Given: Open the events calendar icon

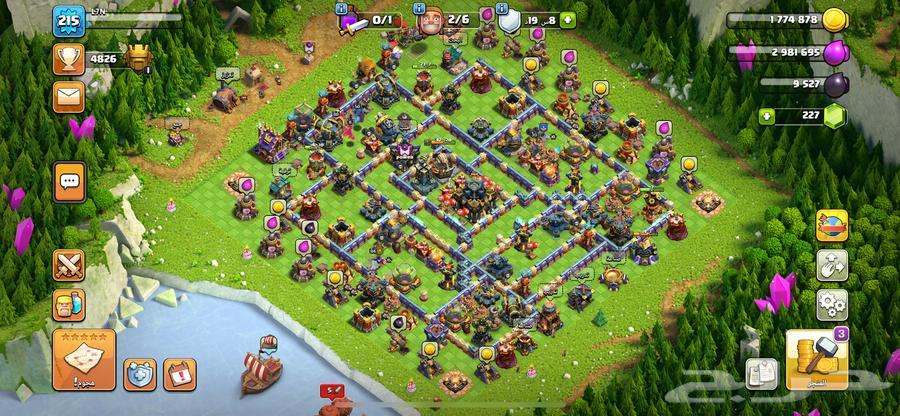Looking at the screenshot, I should pos(177,374).
